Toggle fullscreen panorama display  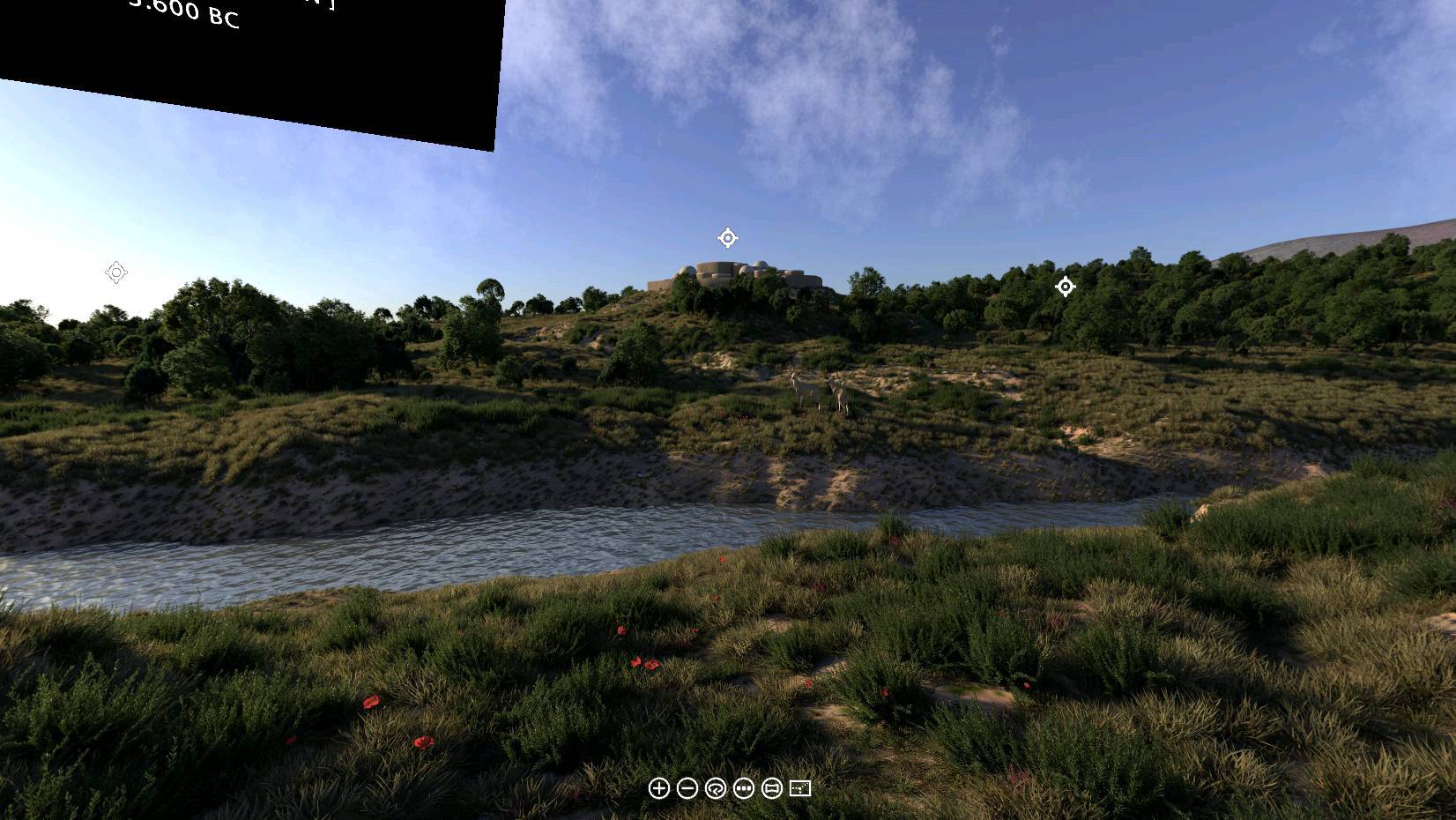tap(799, 789)
